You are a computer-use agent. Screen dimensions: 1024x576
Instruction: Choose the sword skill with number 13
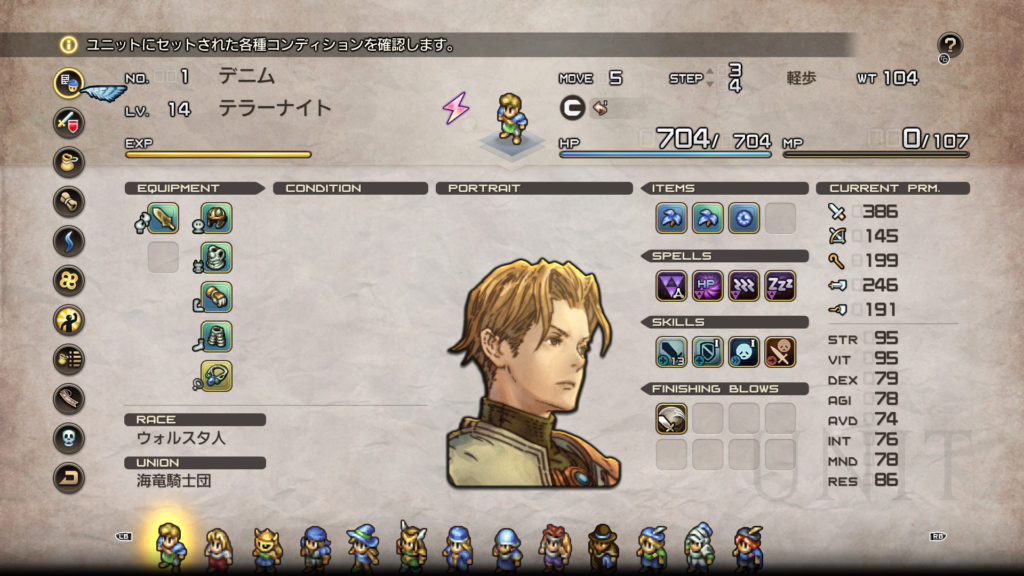(x=671, y=352)
